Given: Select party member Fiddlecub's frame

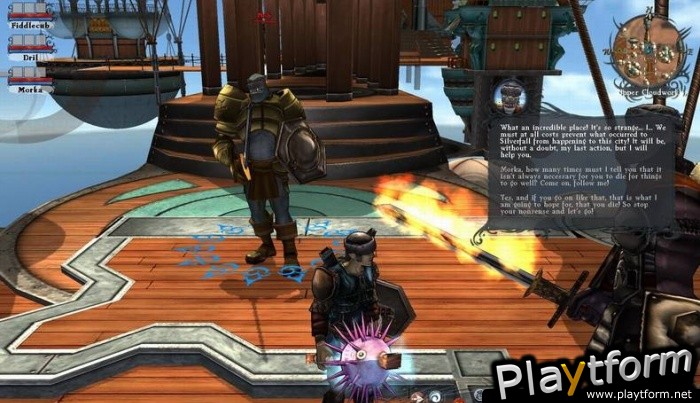Looking at the screenshot, I should [30, 16].
